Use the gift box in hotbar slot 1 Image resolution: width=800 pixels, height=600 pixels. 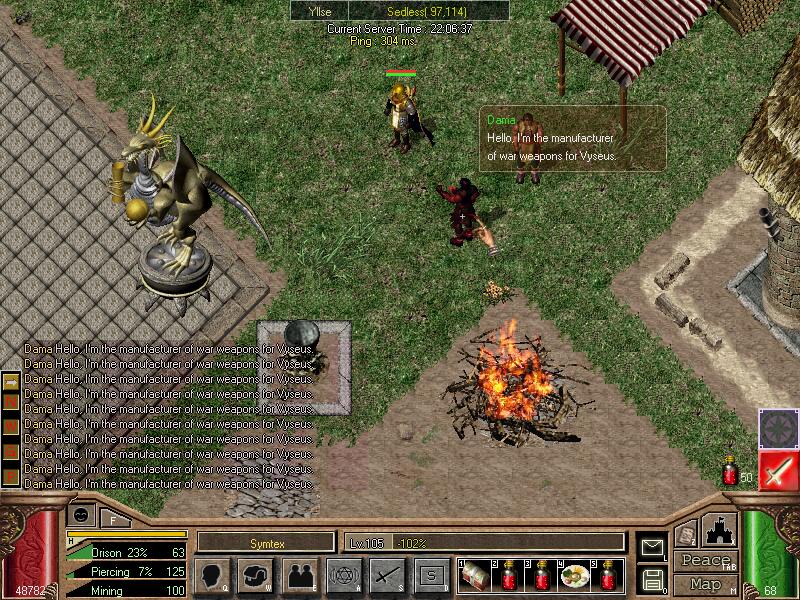474,576
